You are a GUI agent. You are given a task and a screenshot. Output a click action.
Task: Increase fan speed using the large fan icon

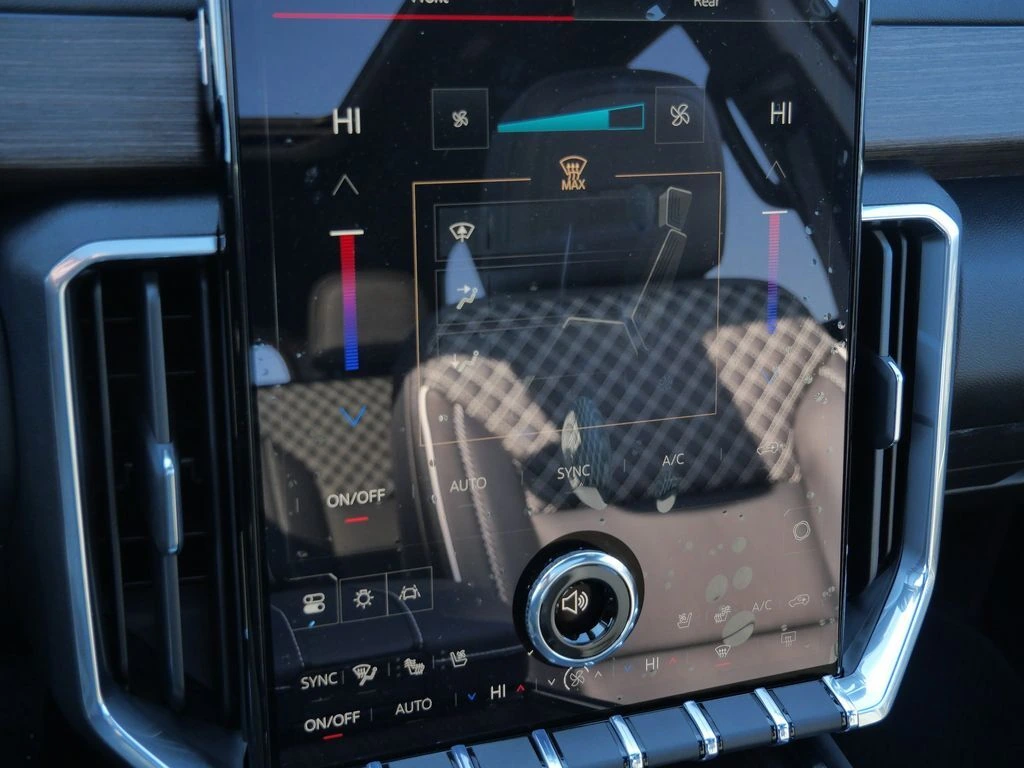(x=679, y=115)
